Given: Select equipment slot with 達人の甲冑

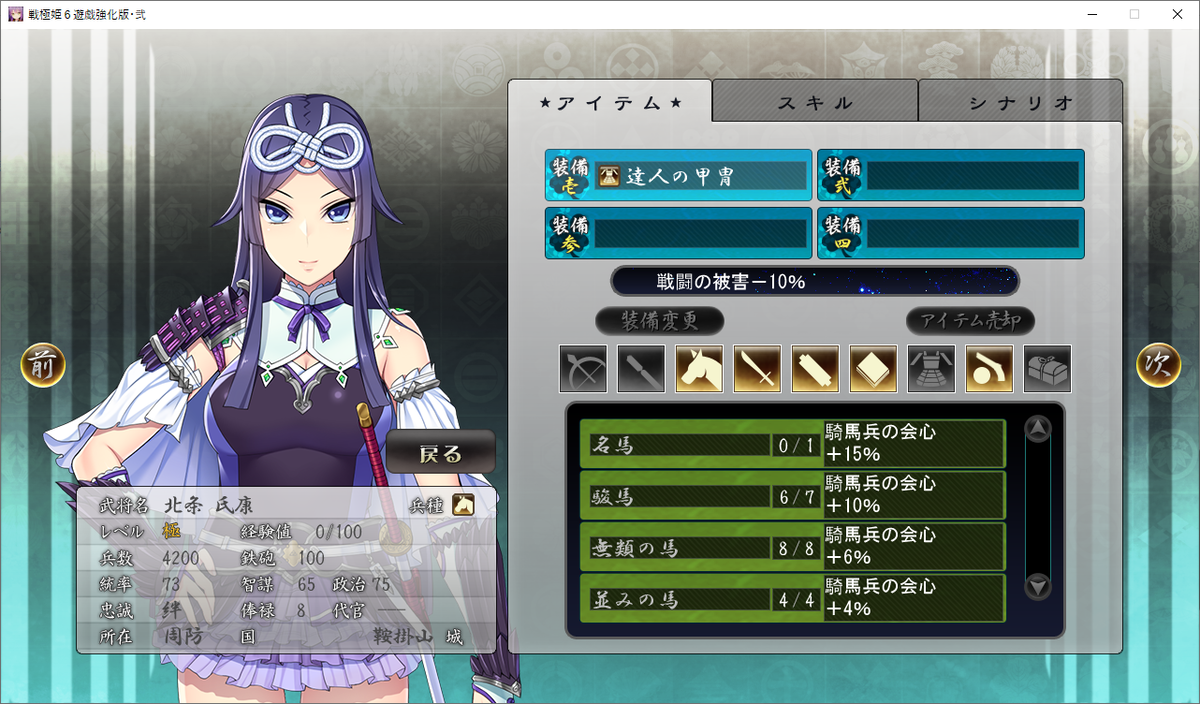Looking at the screenshot, I should [679, 176].
